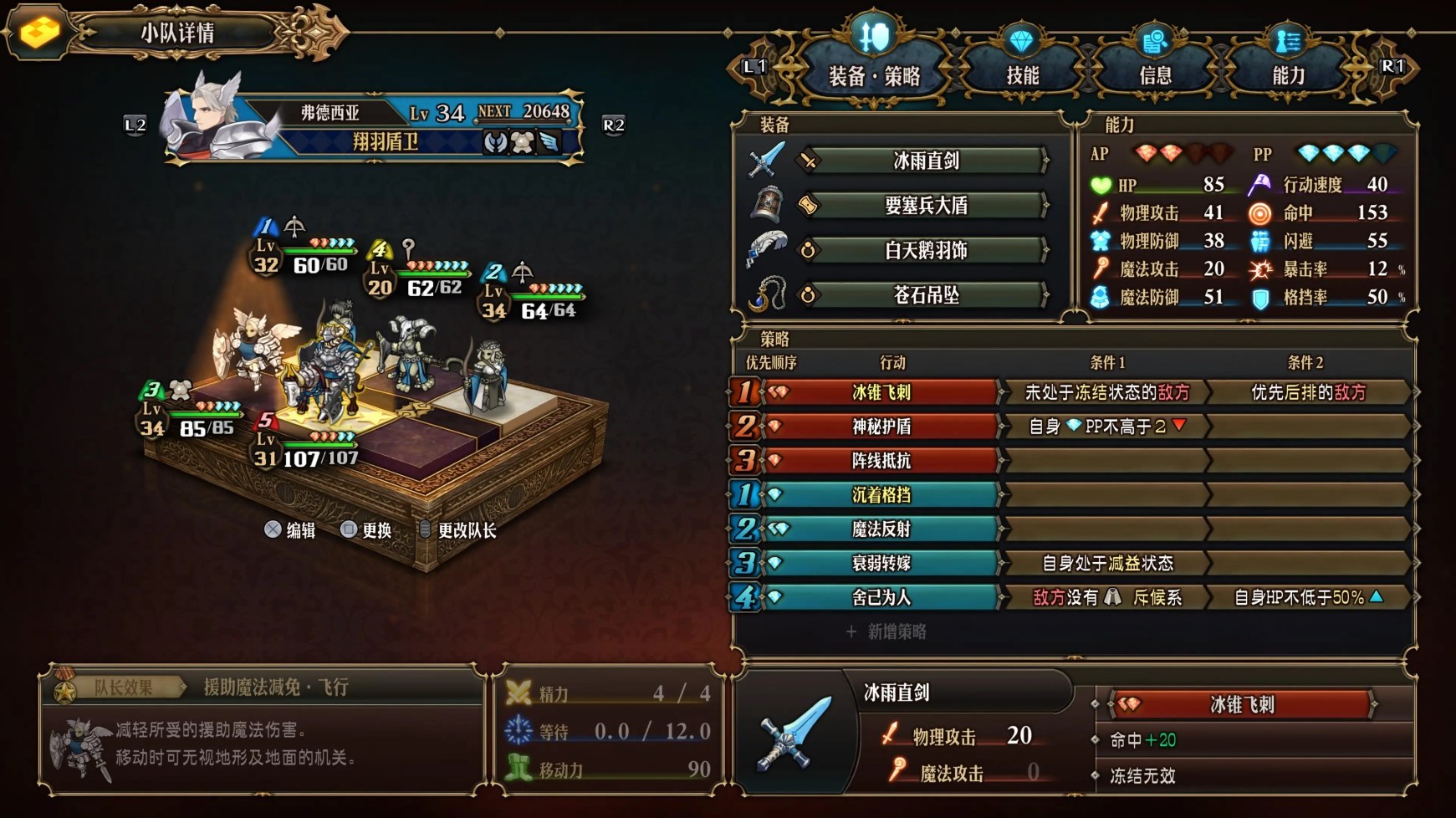Switch to the 技能 tab

pyautogui.click(x=1022, y=74)
